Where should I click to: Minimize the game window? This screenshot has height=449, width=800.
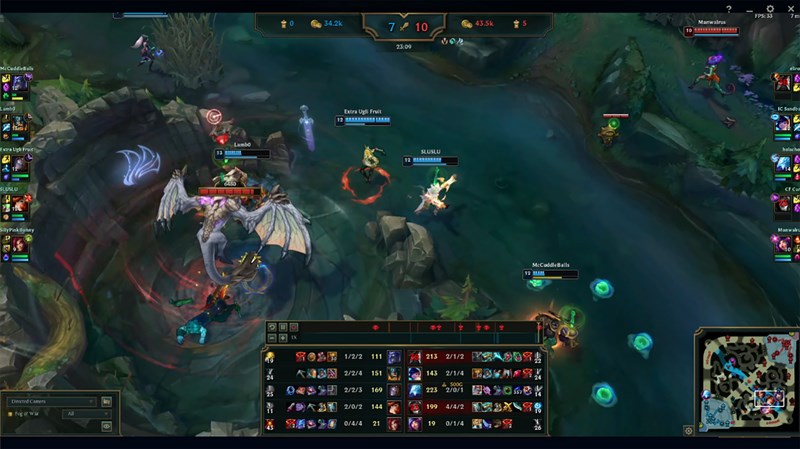point(748,8)
